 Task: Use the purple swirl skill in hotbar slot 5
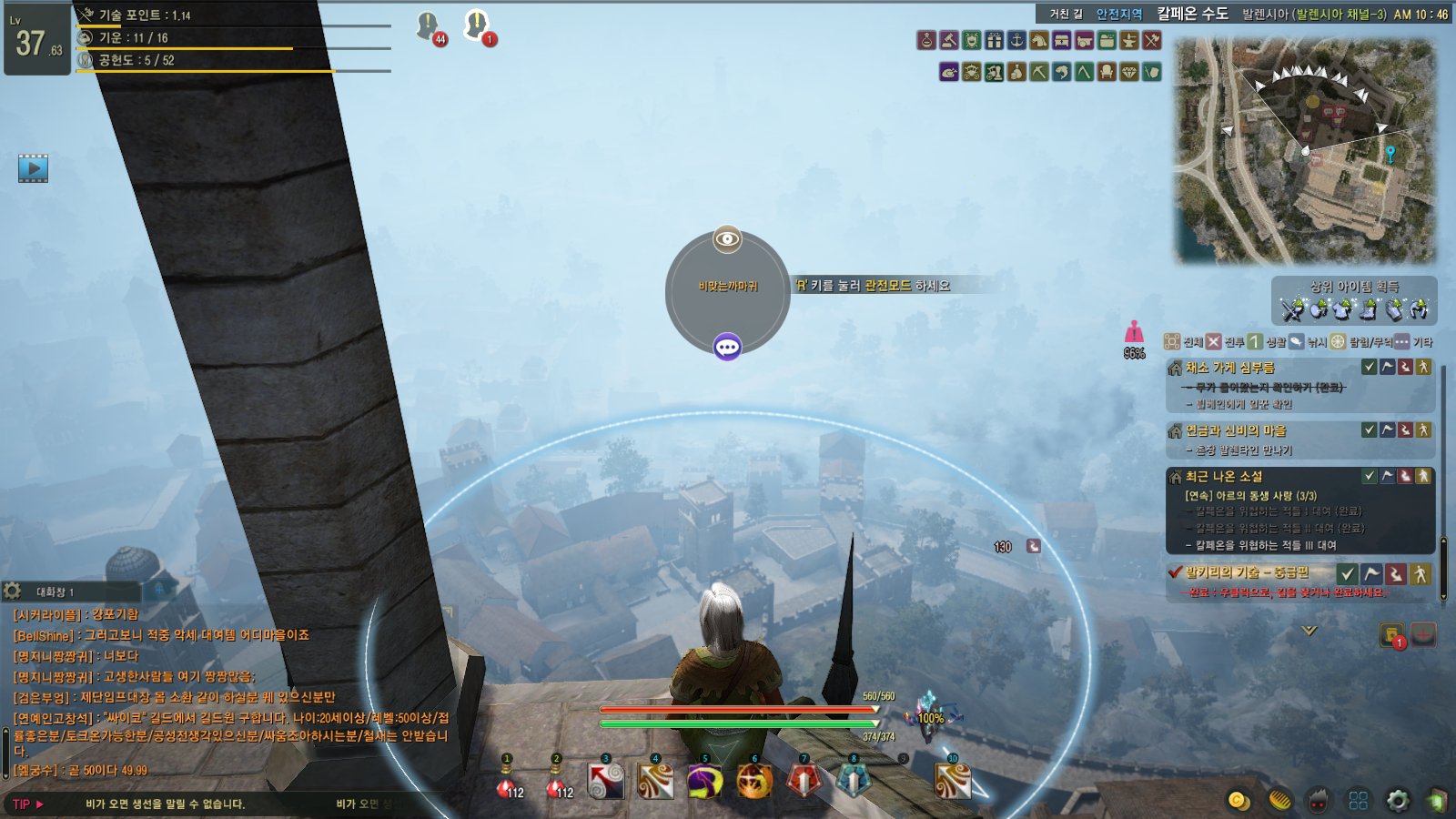coord(705,781)
